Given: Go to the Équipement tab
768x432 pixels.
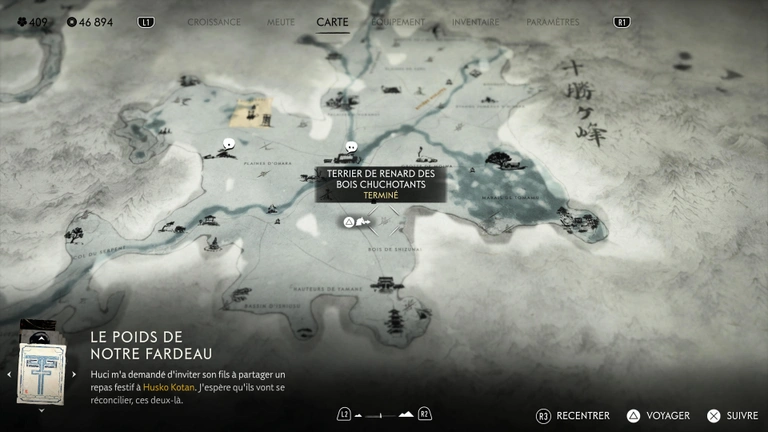Looking at the screenshot, I should [x=398, y=22].
